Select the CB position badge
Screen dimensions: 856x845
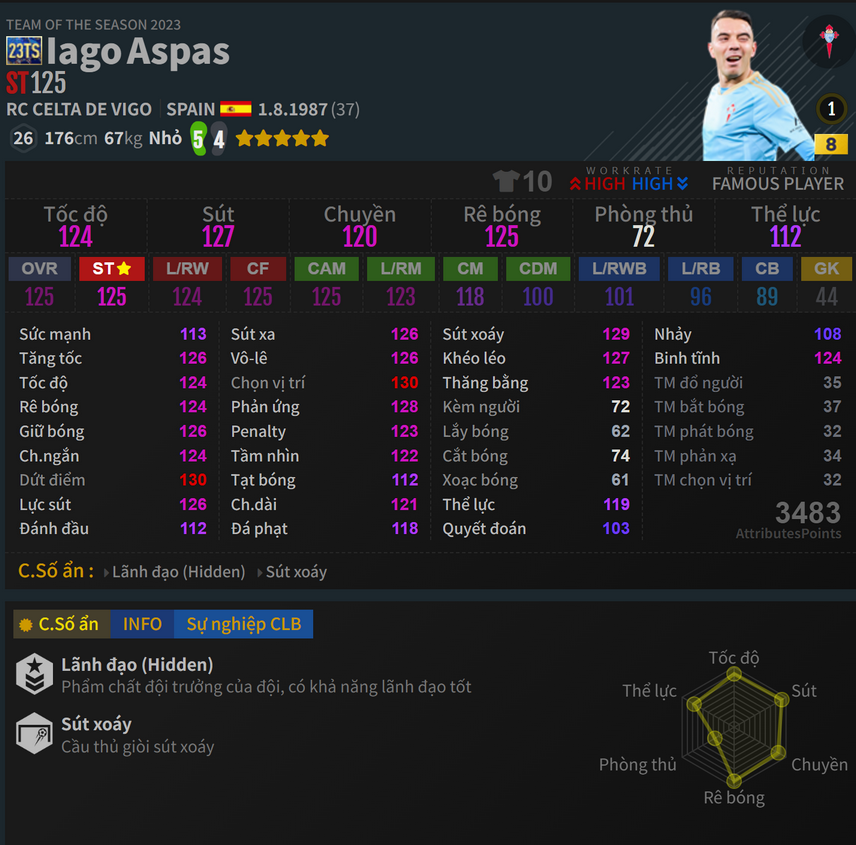click(x=767, y=269)
